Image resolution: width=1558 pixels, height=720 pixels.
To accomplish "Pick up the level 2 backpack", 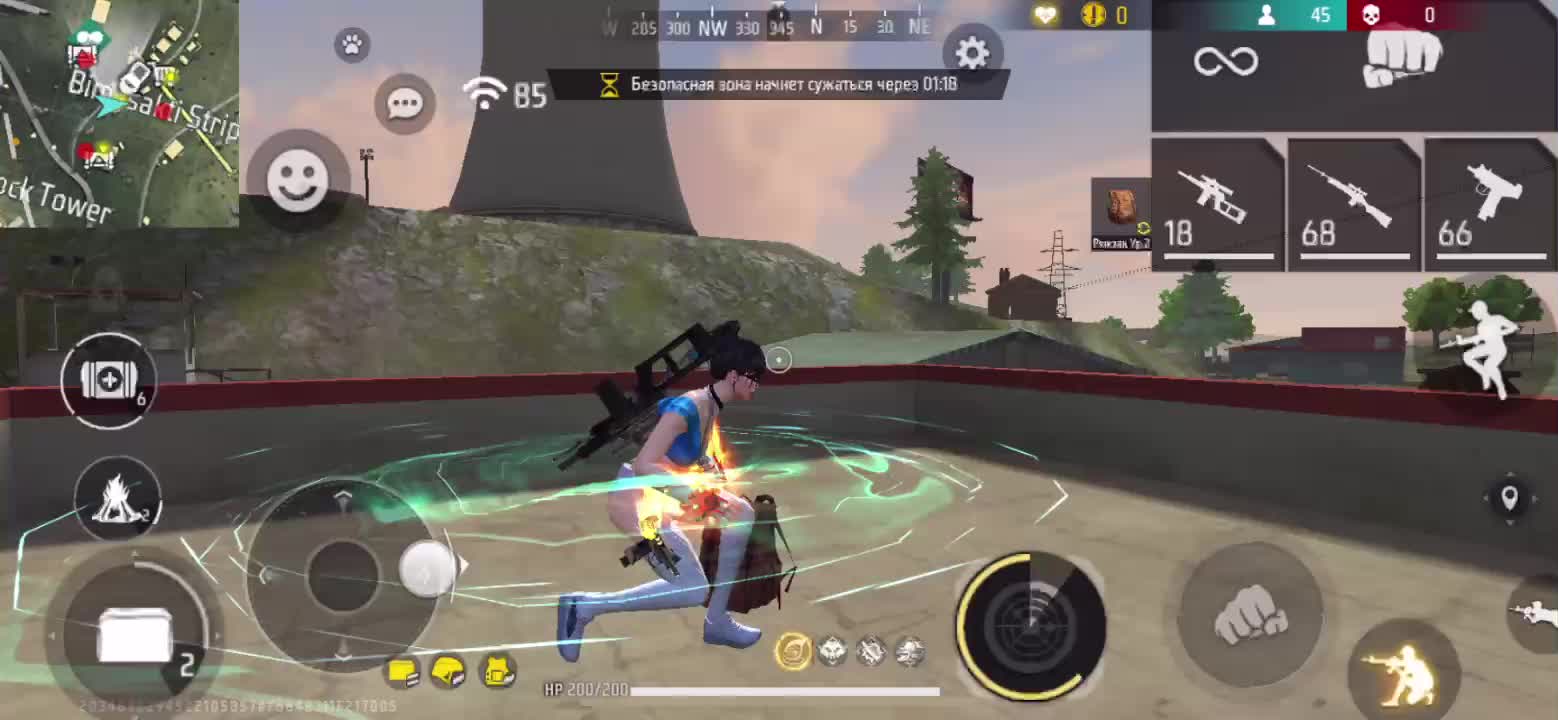I will (1121, 214).
